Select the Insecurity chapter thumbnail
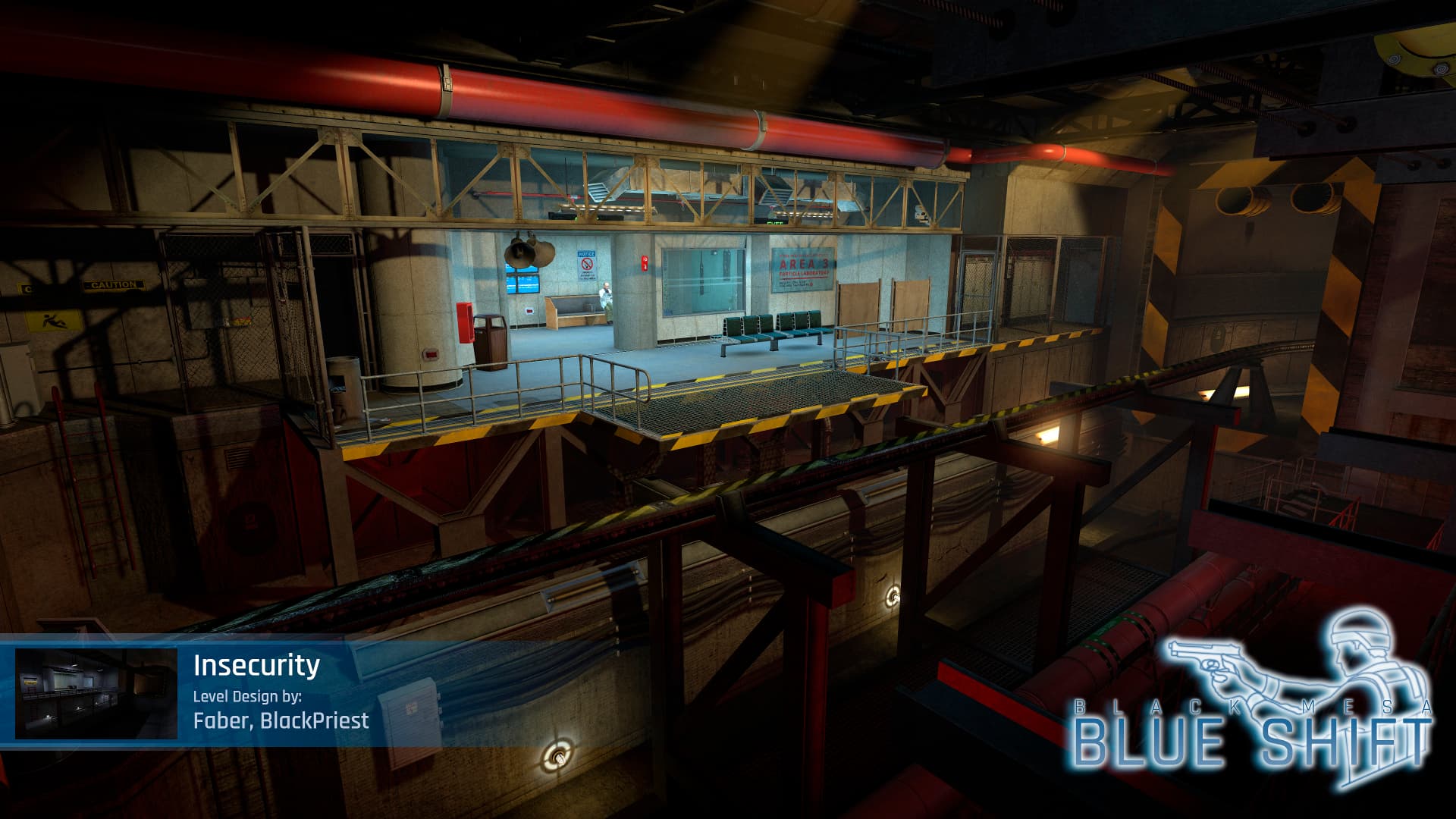 pyautogui.click(x=96, y=693)
